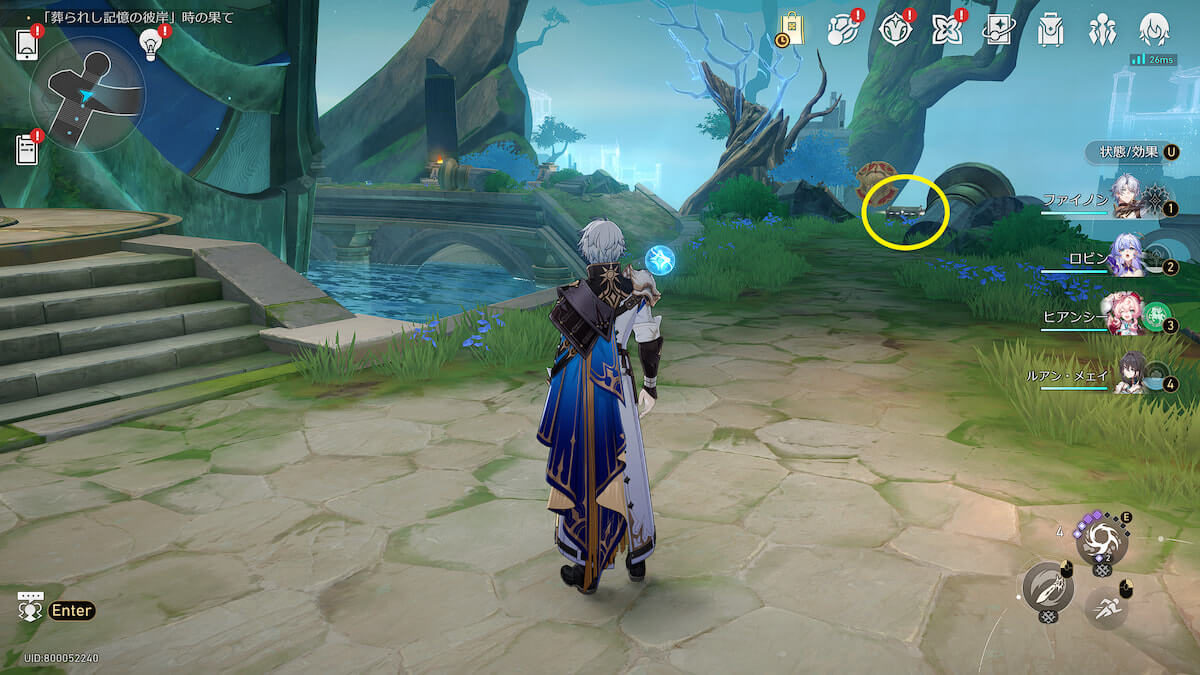Tap the lightbulb tutorial hint icon

coord(151,42)
